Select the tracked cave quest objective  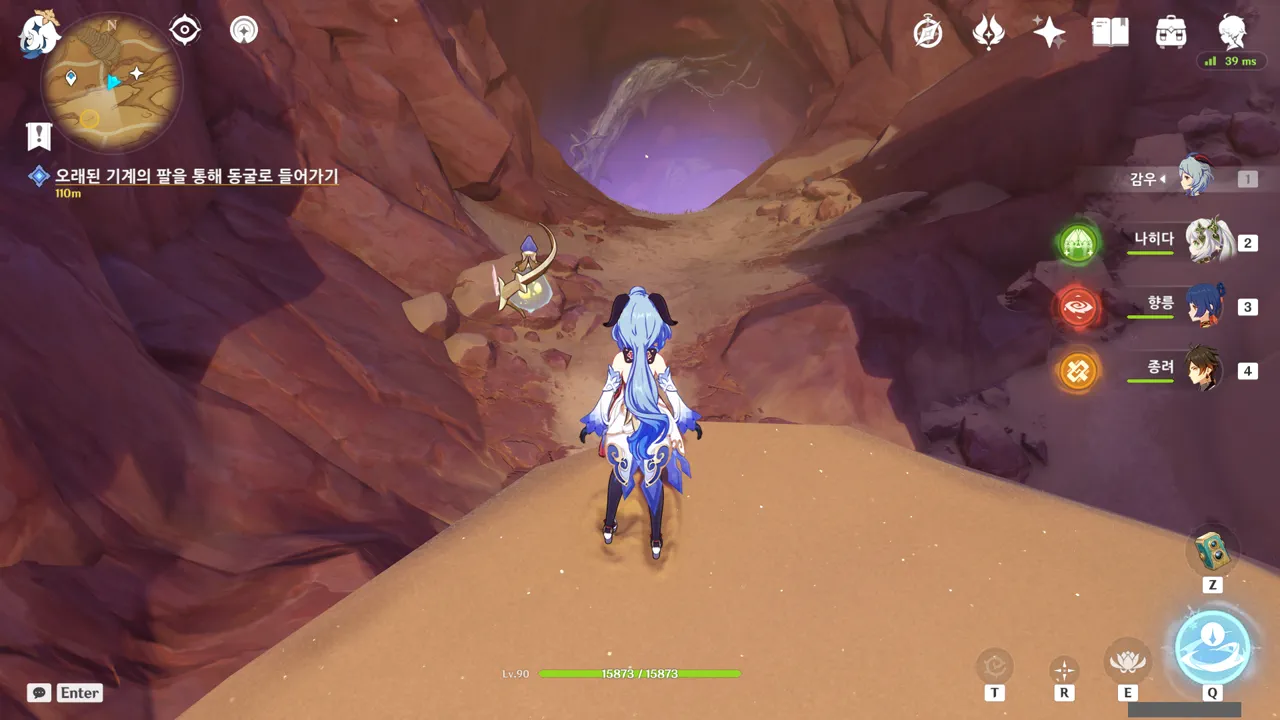click(x=196, y=176)
